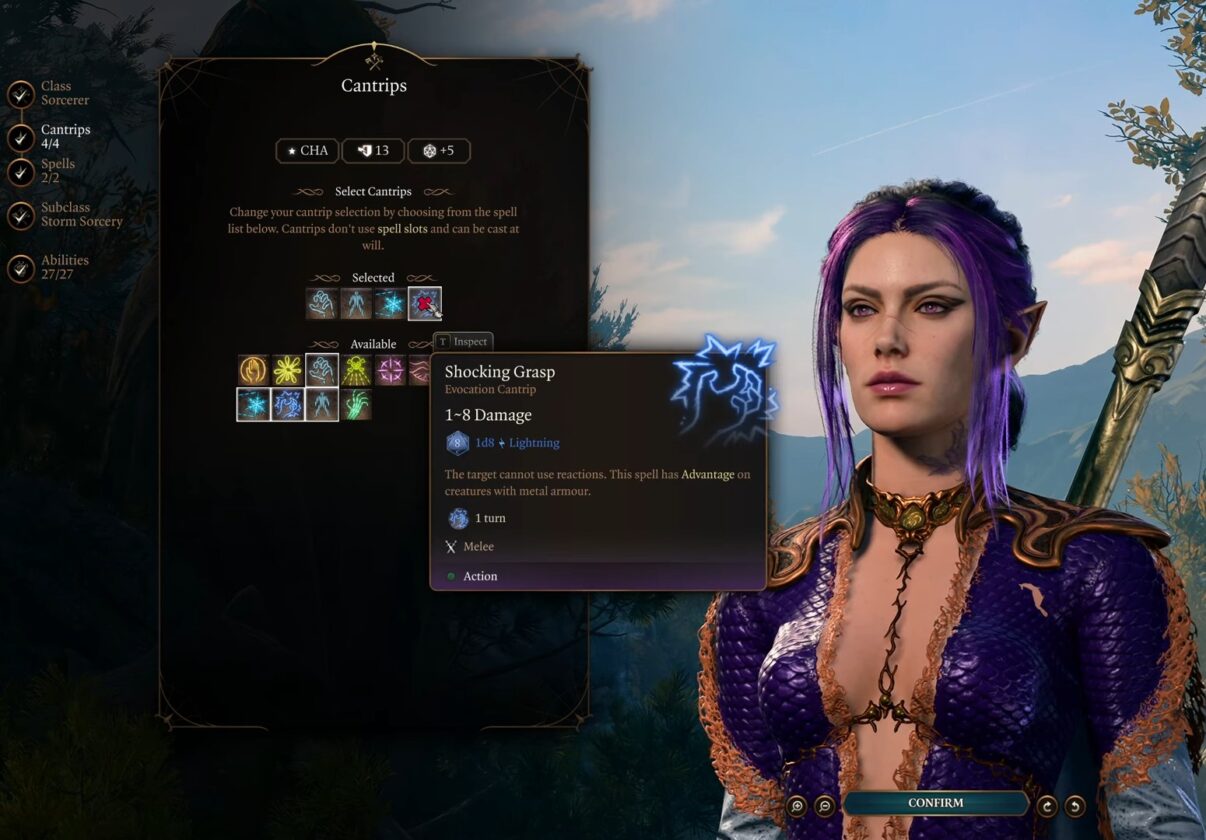
Task: Click the humanoid Blade Ward icon under Available
Action: 322,405
